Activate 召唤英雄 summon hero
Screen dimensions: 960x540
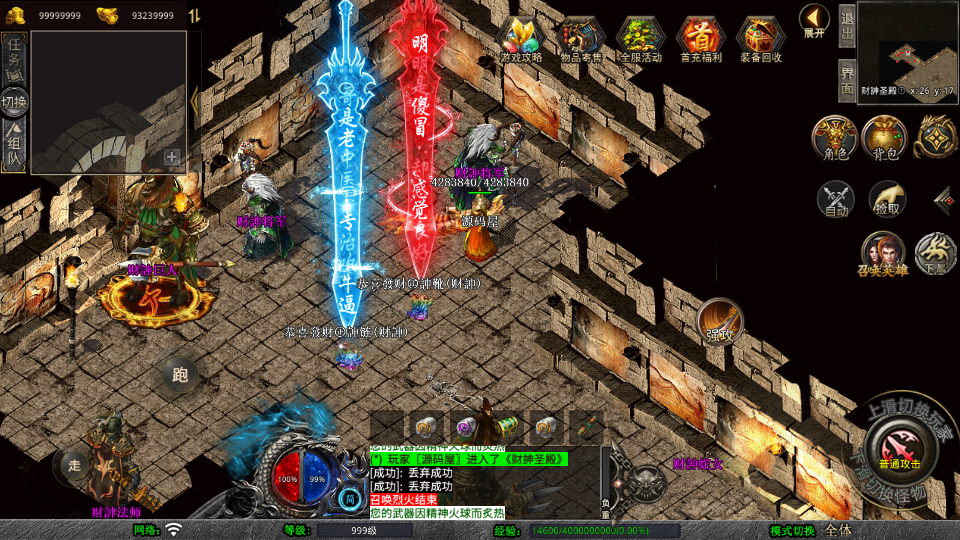tap(883, 254)
